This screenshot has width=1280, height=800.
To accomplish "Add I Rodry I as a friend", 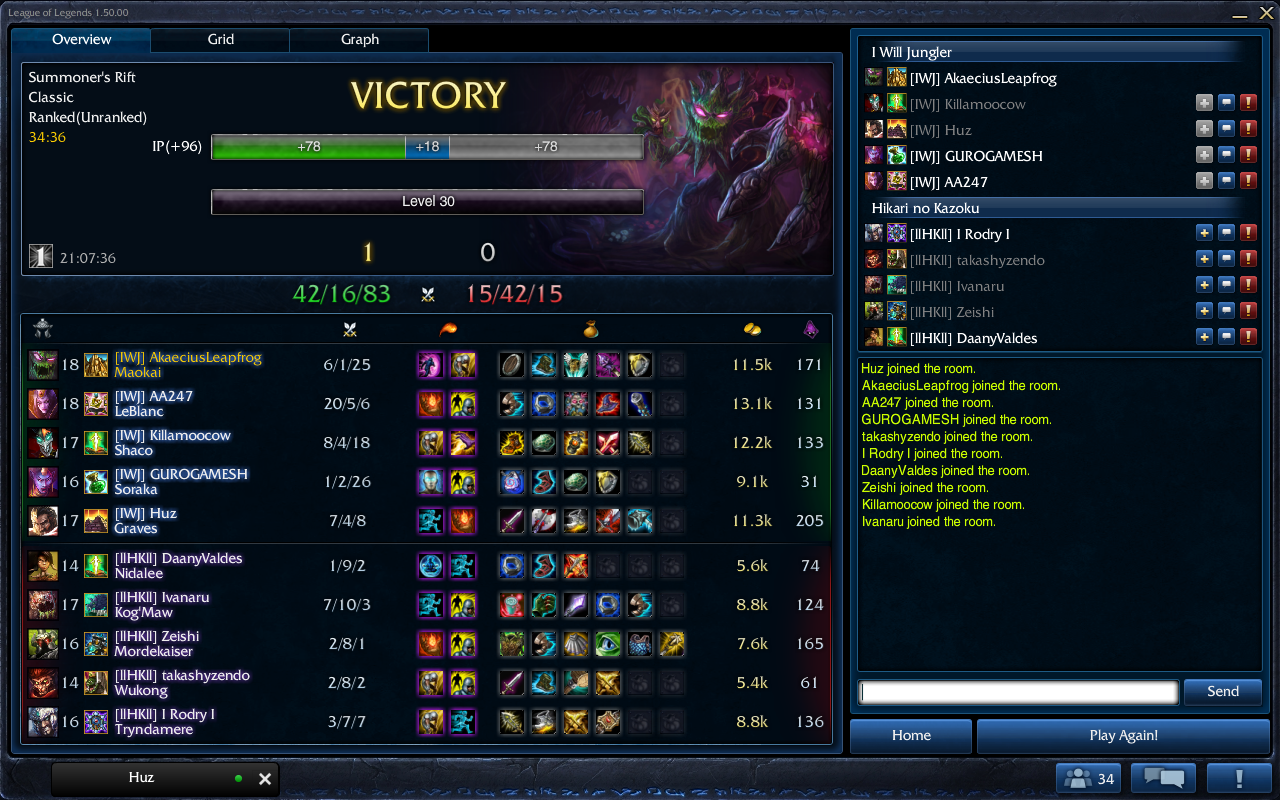I will point(1204,232).
